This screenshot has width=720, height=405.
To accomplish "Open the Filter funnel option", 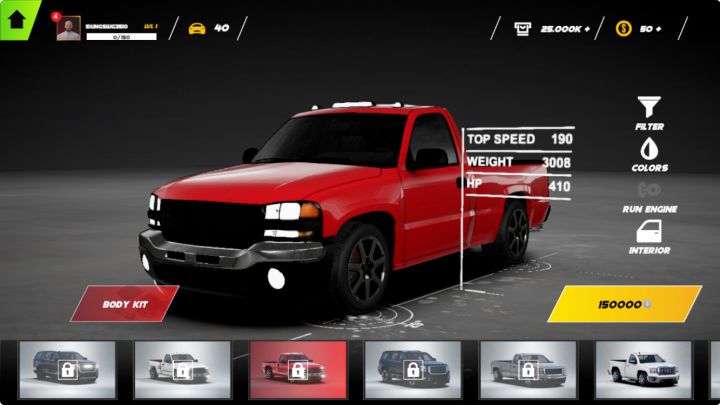I will [649, 111].
